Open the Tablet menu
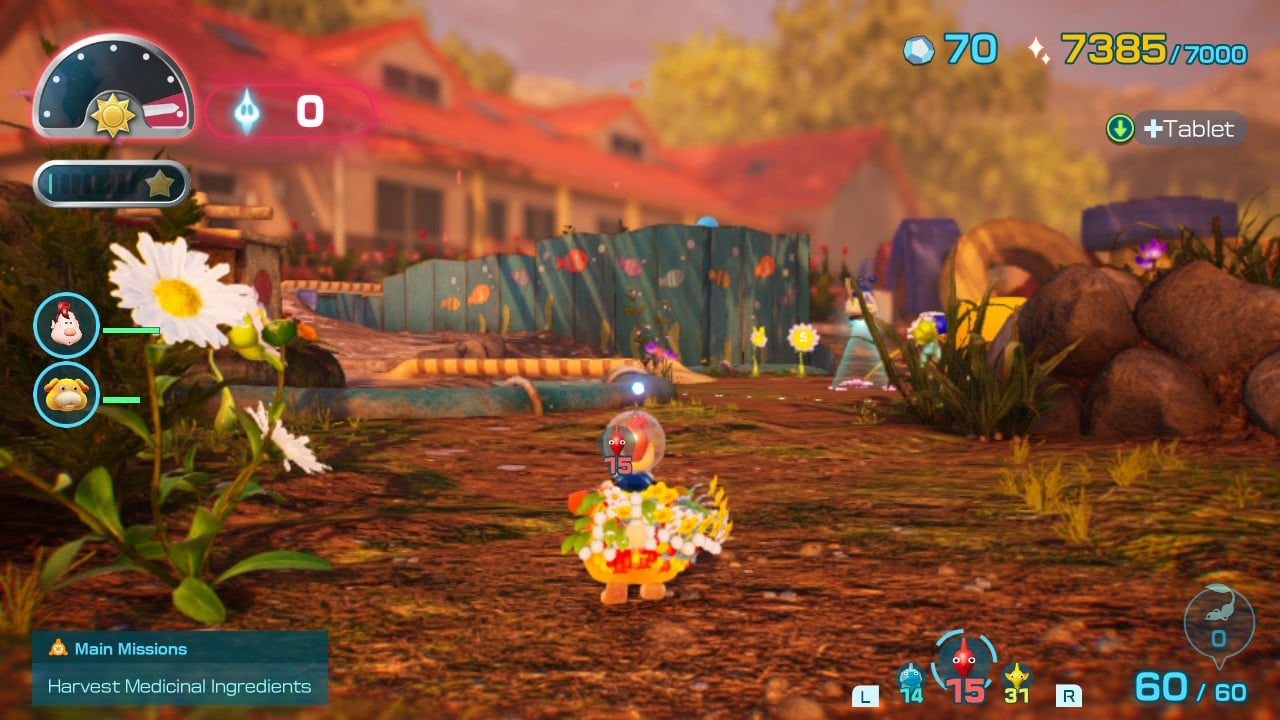The width and height of the screenshot is (1280, 720). [1177, 129]
